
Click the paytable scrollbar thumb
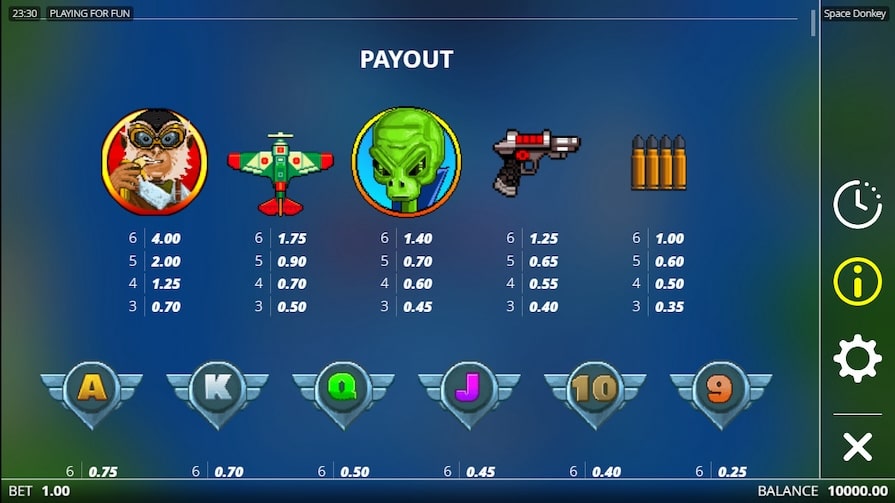[813, 24]
